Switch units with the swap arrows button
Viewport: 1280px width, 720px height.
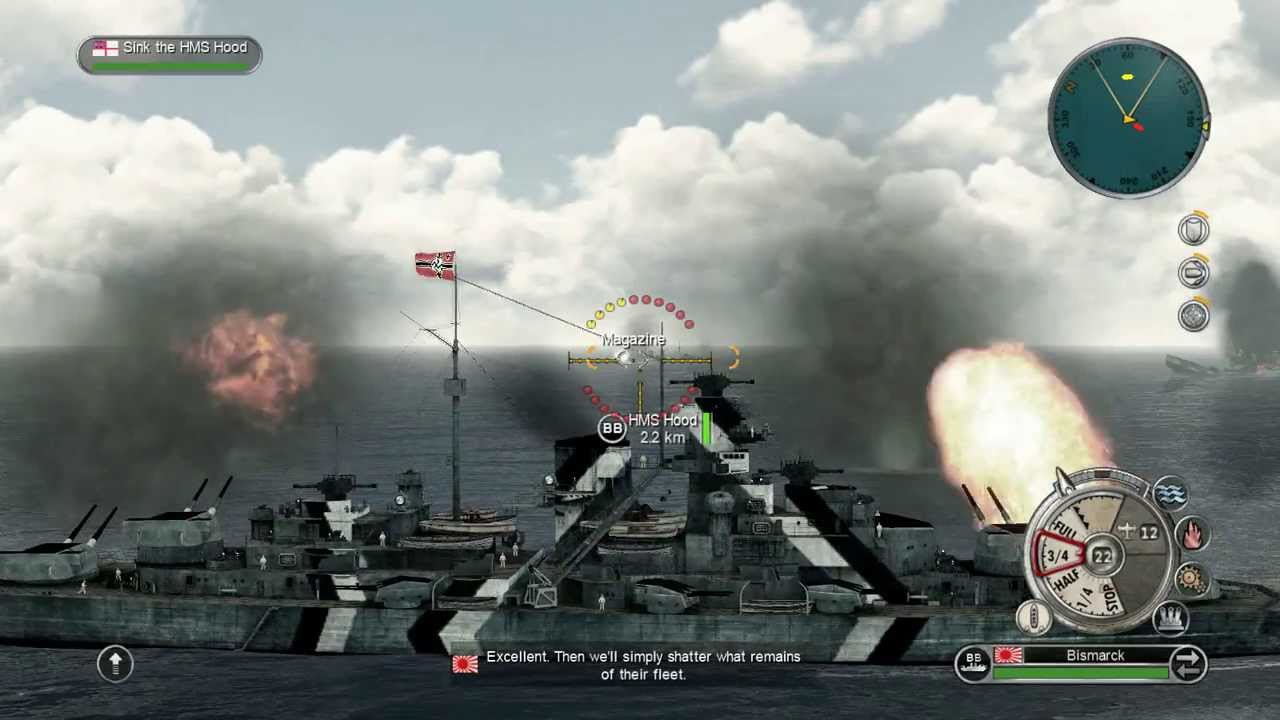point(1188,664)
